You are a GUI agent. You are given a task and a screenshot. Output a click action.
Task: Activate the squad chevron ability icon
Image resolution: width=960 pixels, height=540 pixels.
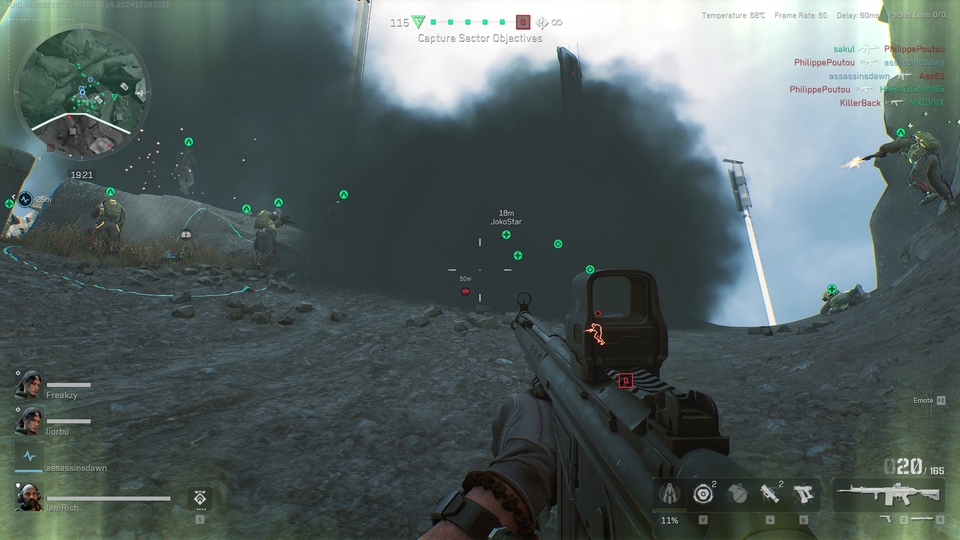[x=199, y=498]
